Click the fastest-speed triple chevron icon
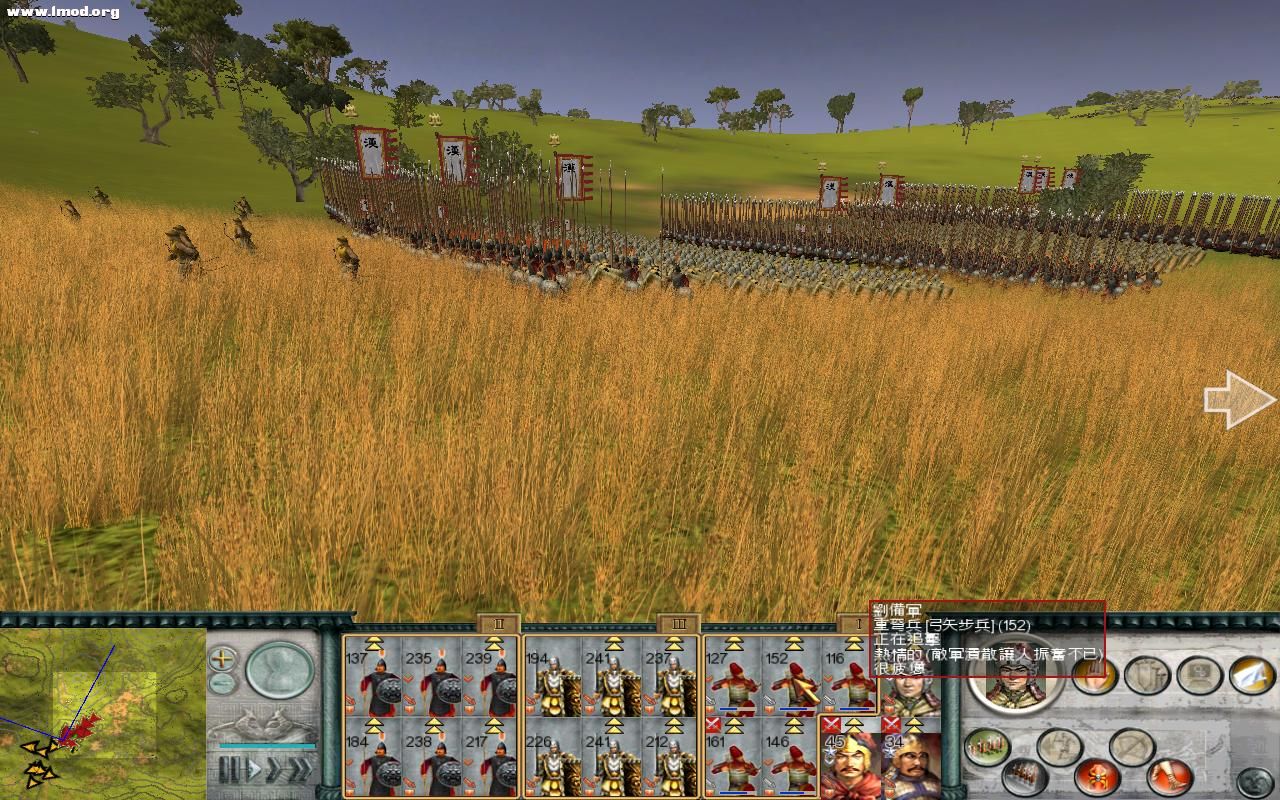Image resolution: width=1280 pixels, height=800 pixels. 300,767
